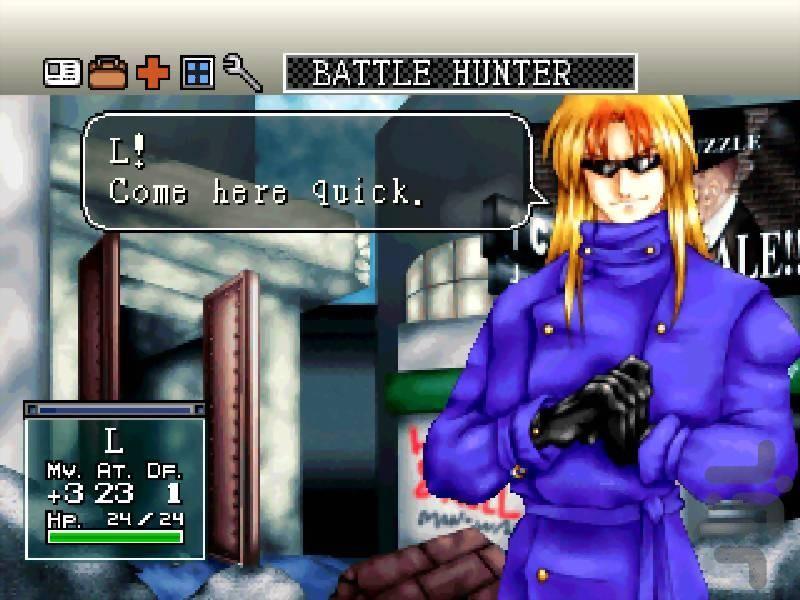Select the L character status panel
This screenshot has height=600, width=800.
tap(115, 482)
